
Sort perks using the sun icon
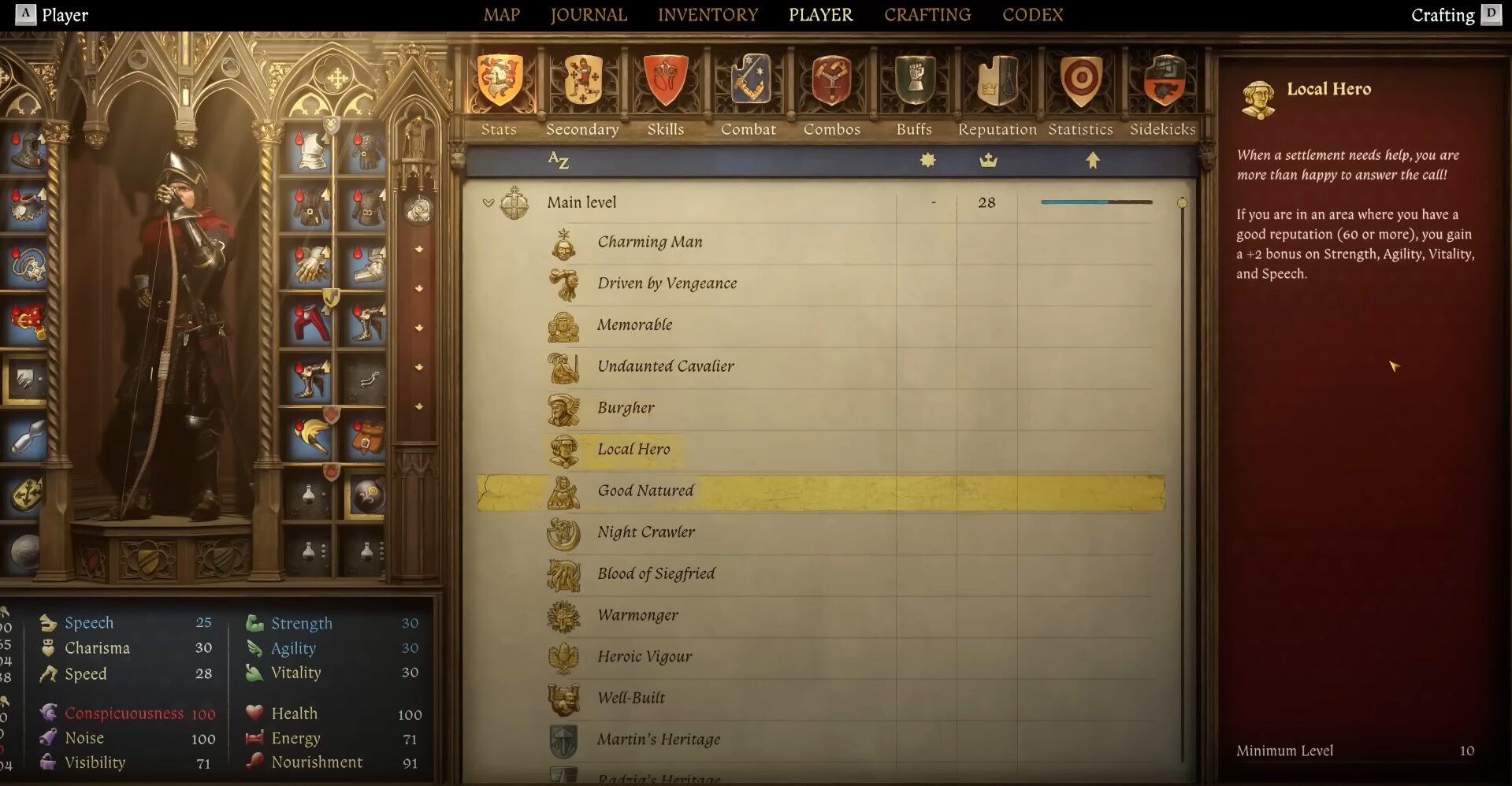coord(927,160)
